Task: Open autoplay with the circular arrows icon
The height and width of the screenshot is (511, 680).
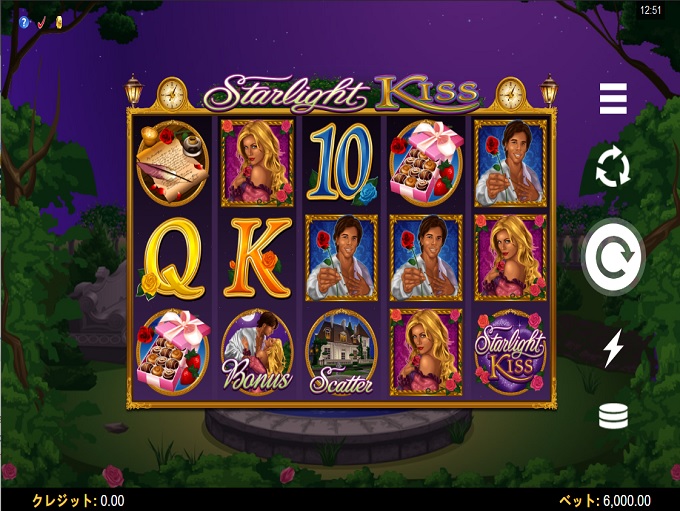Action: tap(613, 168)
